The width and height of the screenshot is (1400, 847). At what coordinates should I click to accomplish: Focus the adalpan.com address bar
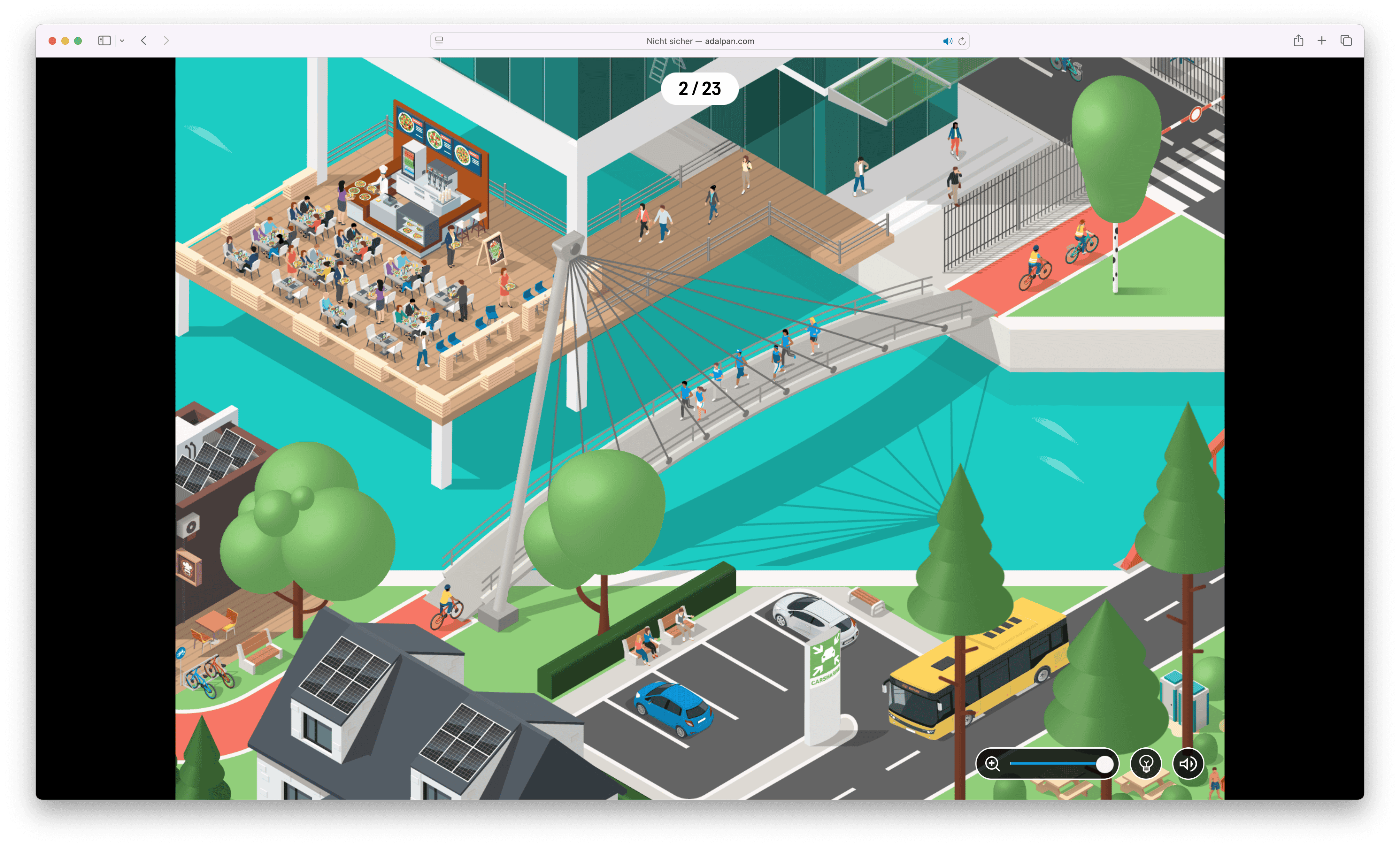[700, 41]
